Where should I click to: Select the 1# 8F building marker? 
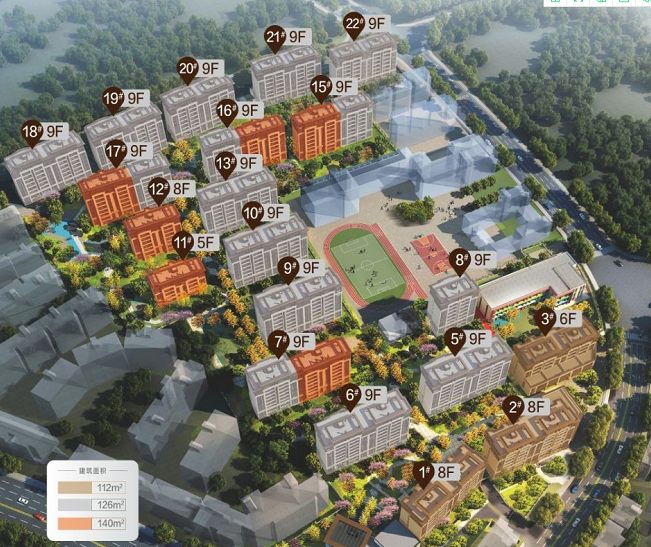435,472
